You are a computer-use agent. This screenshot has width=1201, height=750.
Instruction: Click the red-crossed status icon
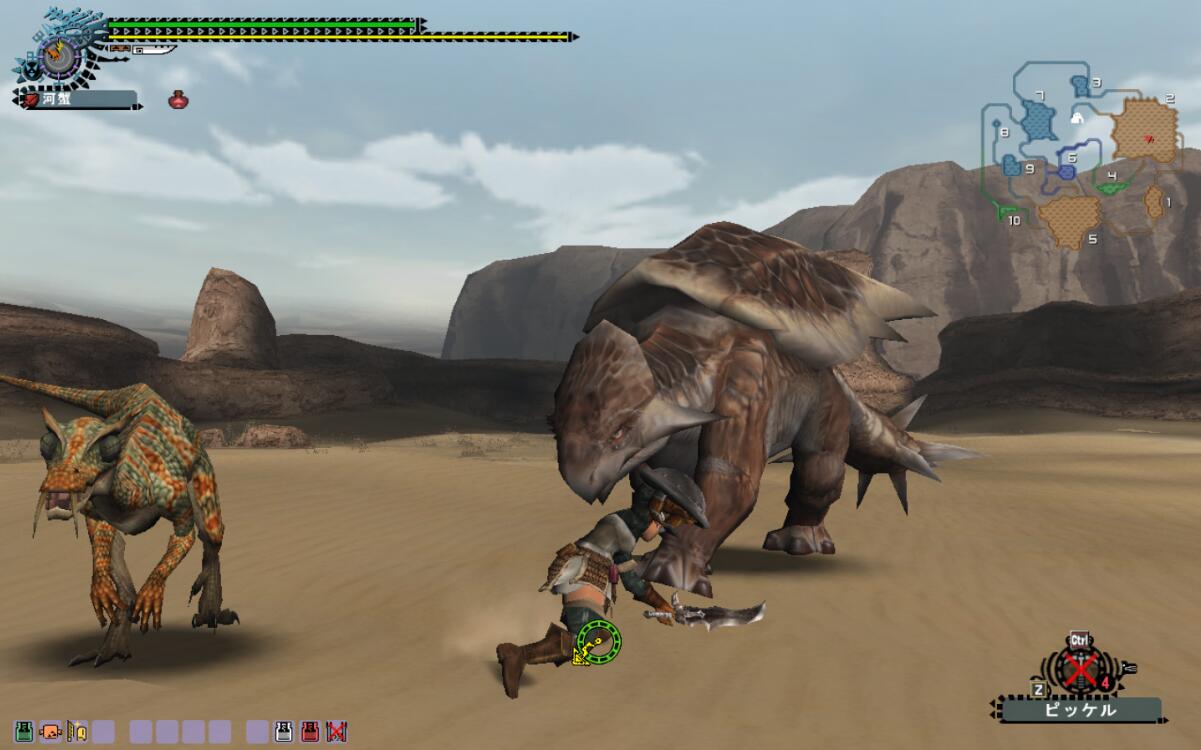(336, 732)
